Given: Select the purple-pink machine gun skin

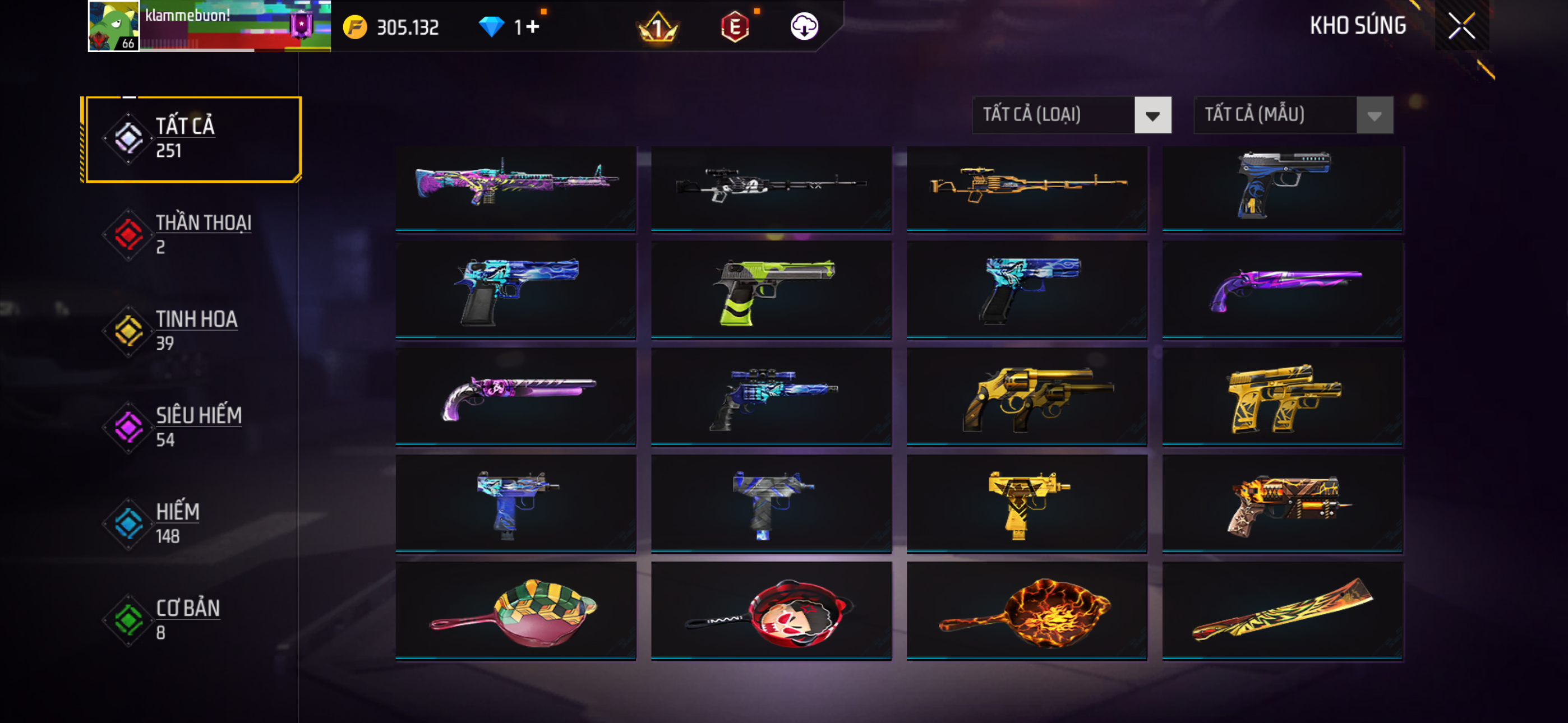Looking at the screenshot, I should [515, 188].
